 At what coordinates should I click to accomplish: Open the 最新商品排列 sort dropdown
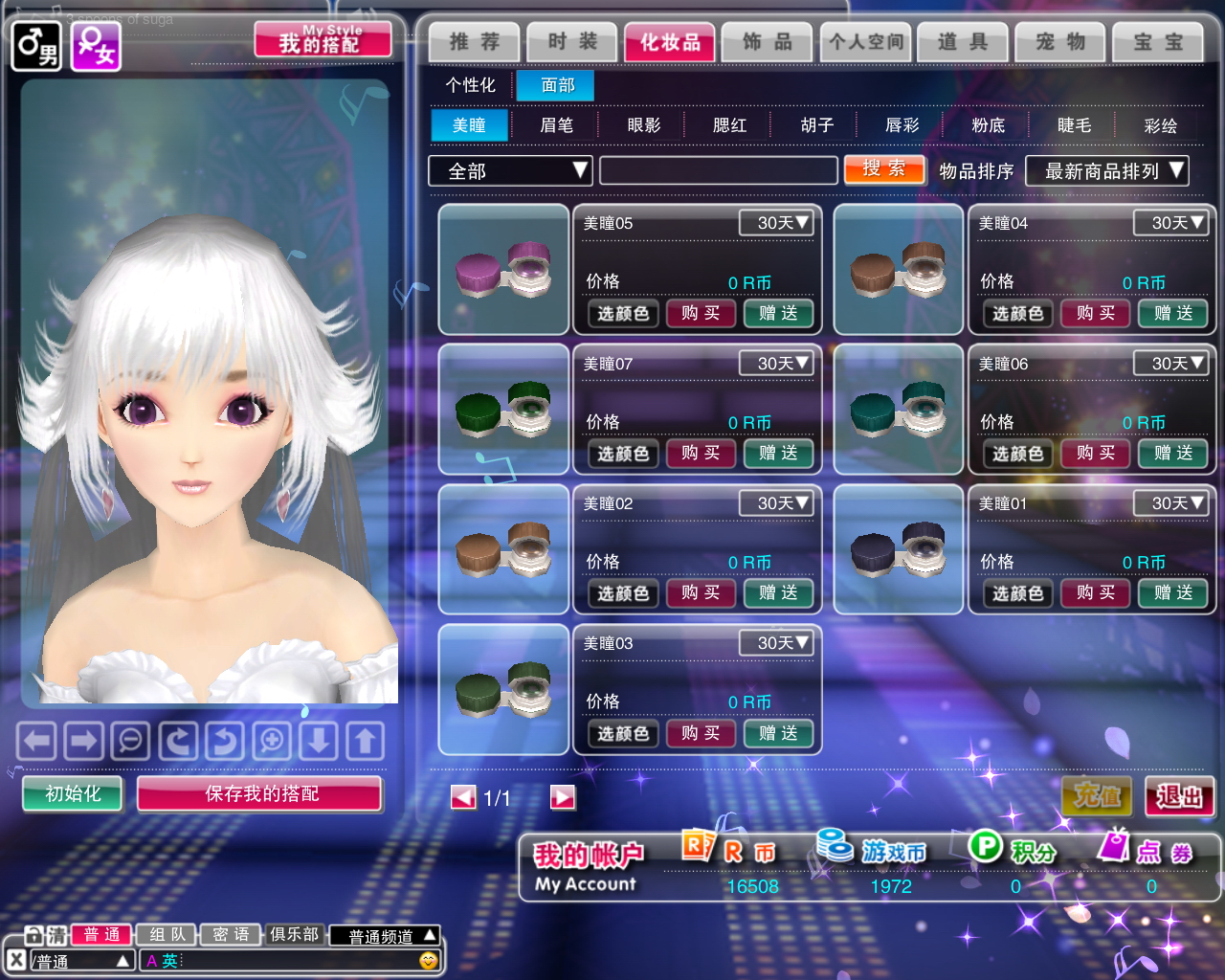[x=1106, y=171]
